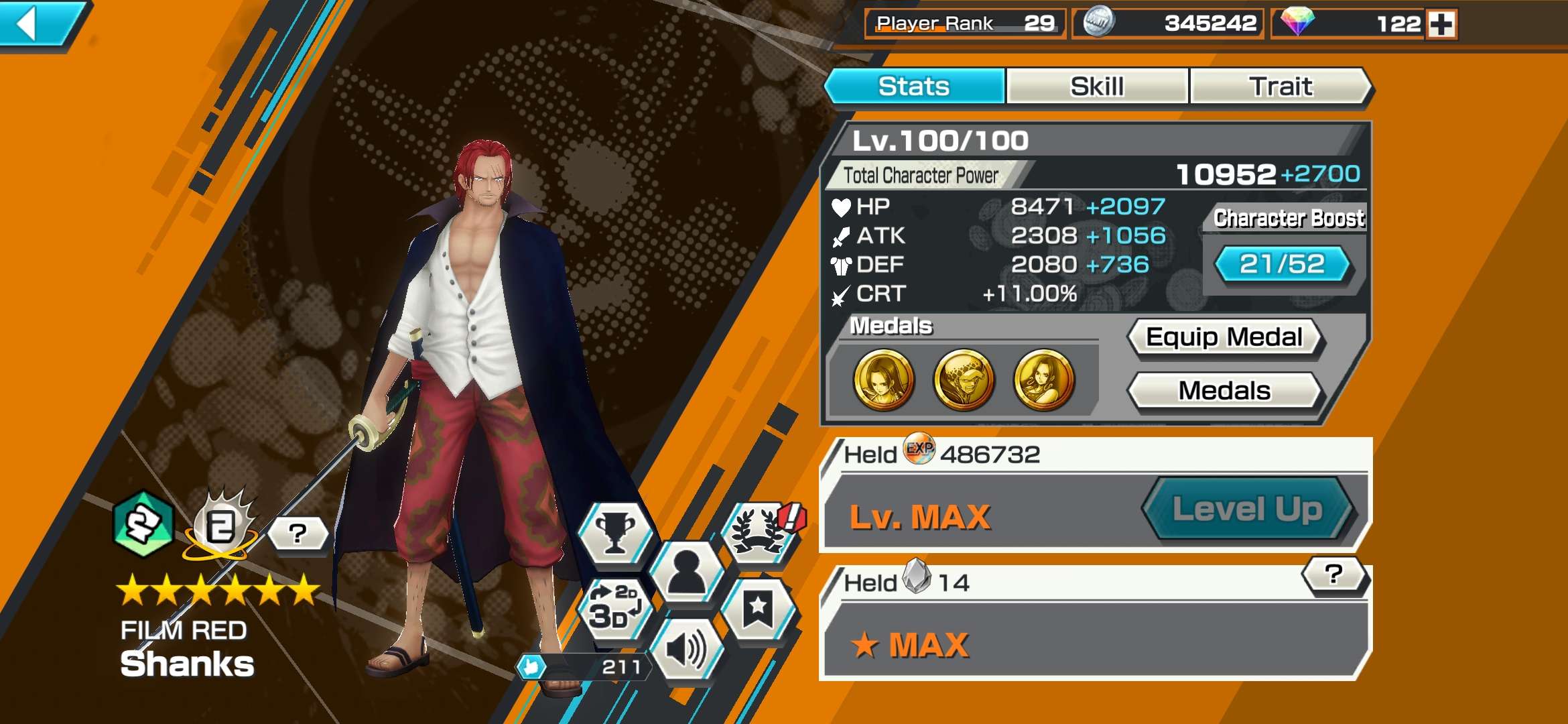This screenshot has height=724, width=1568.
Task: Open the bookmark star hexagon icon
Action: coord(758,609)
